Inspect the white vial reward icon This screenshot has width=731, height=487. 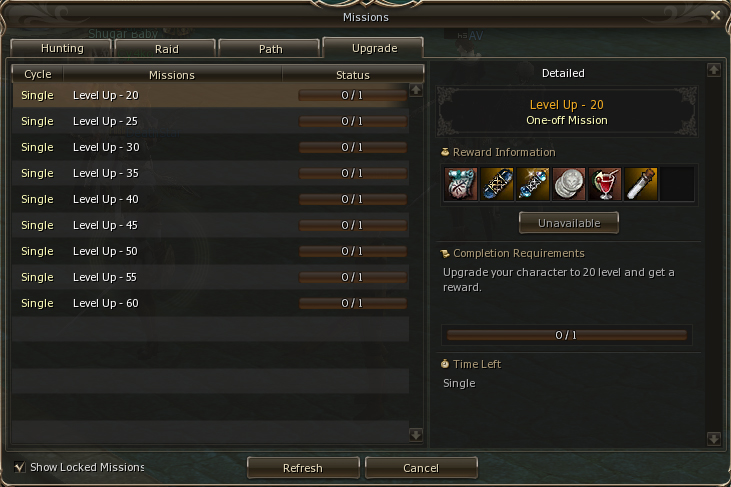click(x=641, y=184)
